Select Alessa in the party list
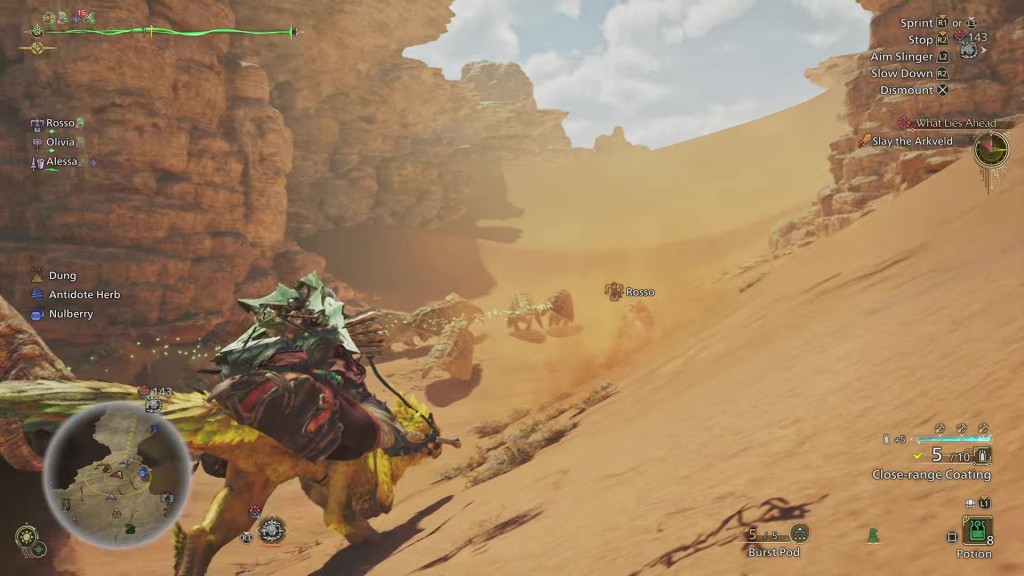Viewport: 1024px width, 576px height. click(62, 162)
